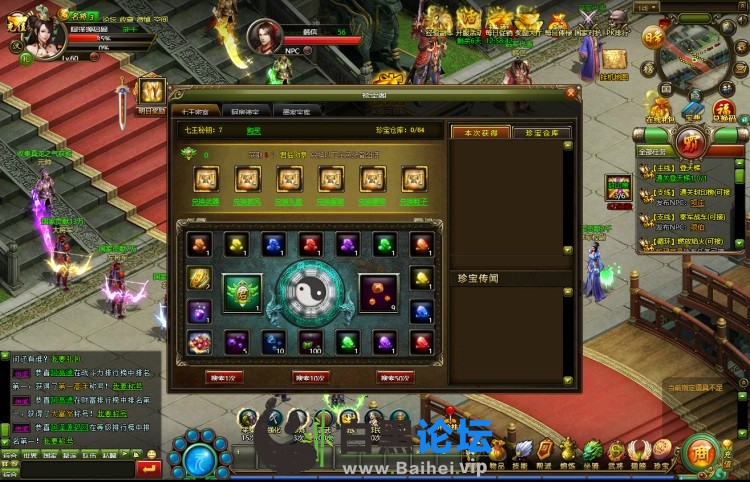
Task: Search ten times with 搜索10次 button
Action: point(309,377)
